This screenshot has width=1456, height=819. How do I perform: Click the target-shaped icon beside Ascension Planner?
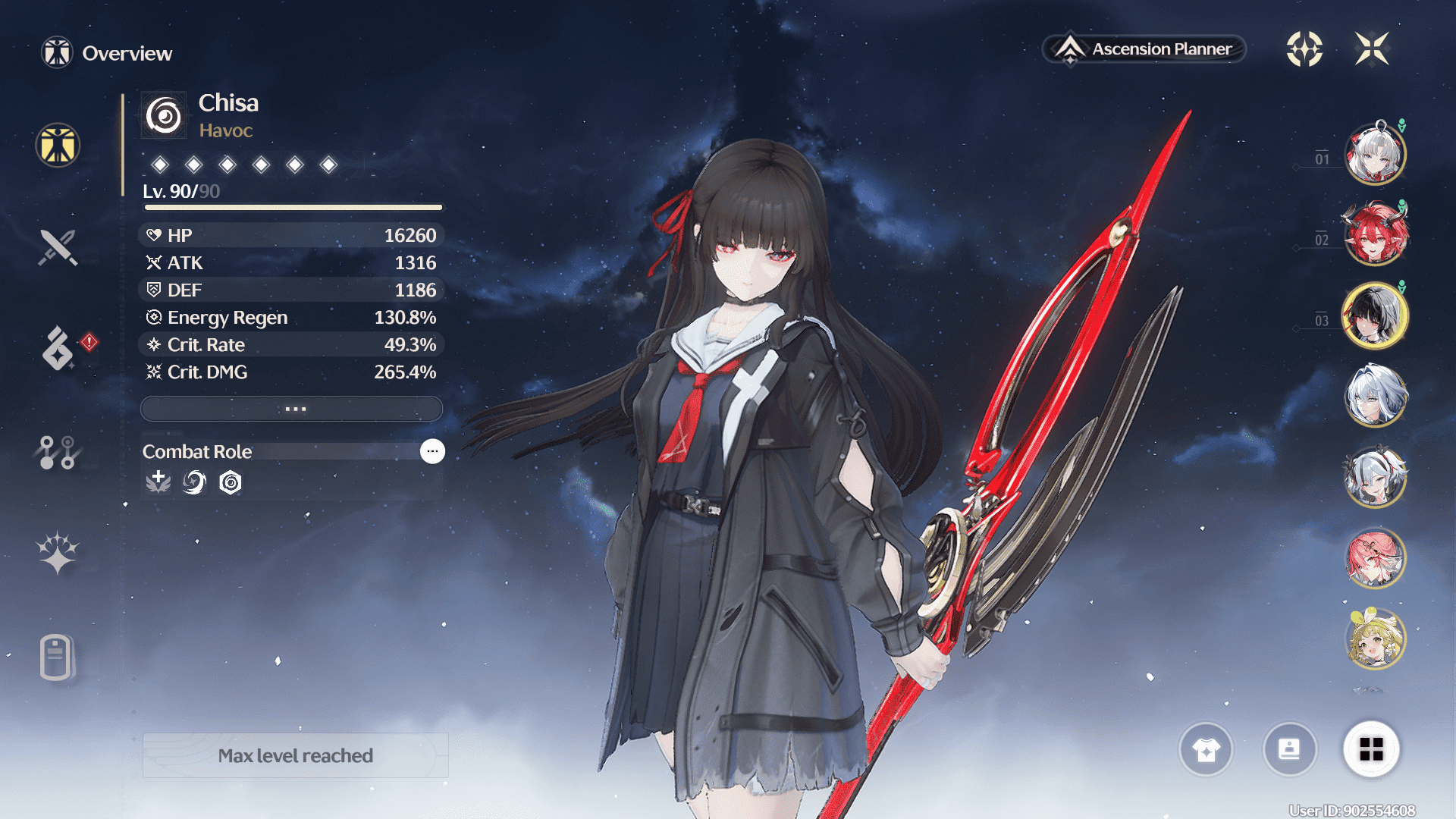pyautogui.click(x=1304, y=49)
